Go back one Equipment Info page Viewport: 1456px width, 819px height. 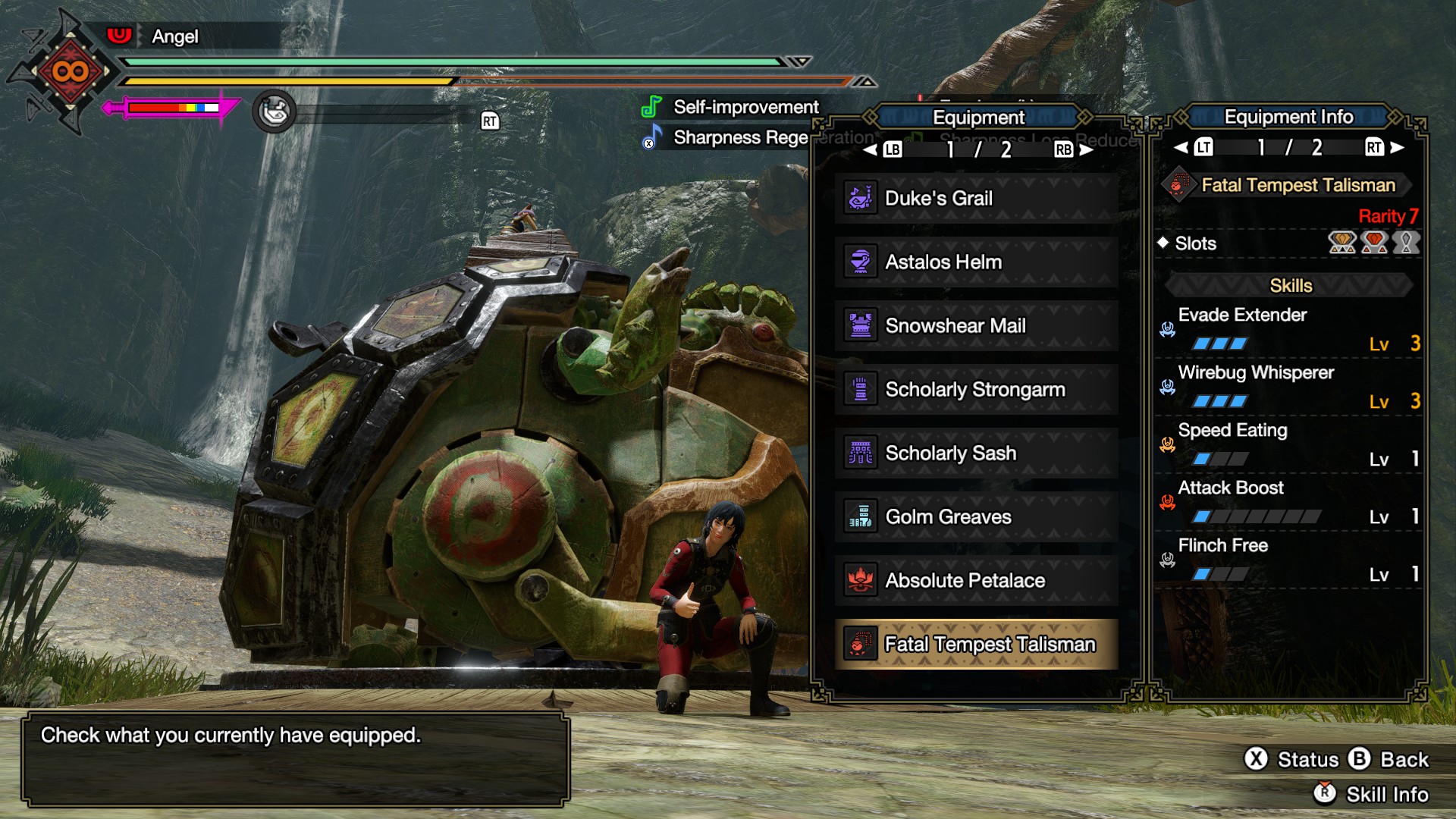[x=1181, y=147]
